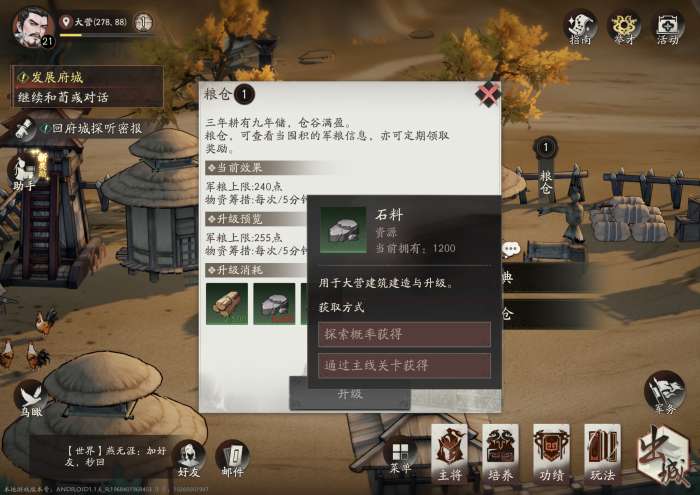Select the wood resource cost icon

(x=227, y=303)
